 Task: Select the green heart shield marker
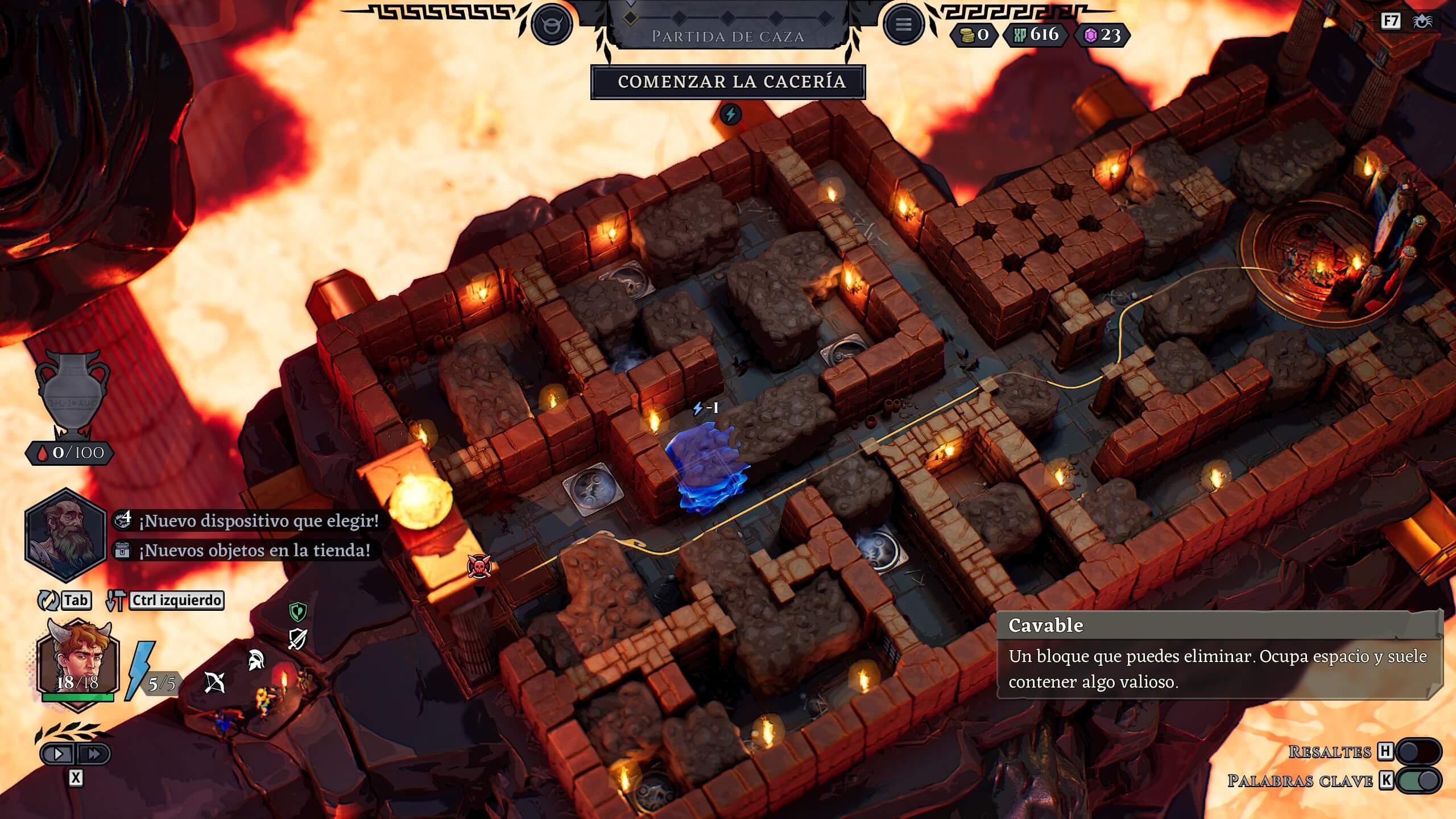298,612
